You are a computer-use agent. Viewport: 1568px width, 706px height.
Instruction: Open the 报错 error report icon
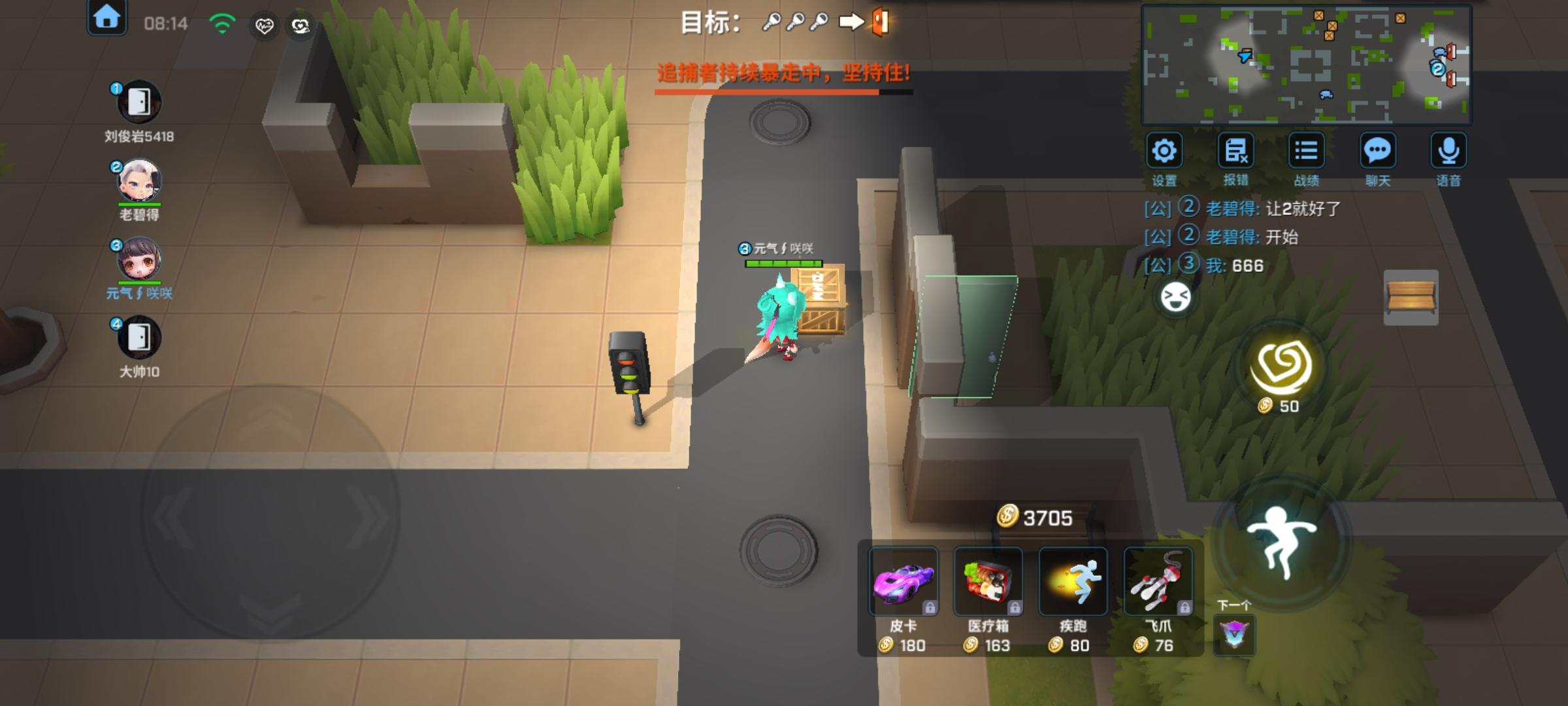pos(1235,151)
